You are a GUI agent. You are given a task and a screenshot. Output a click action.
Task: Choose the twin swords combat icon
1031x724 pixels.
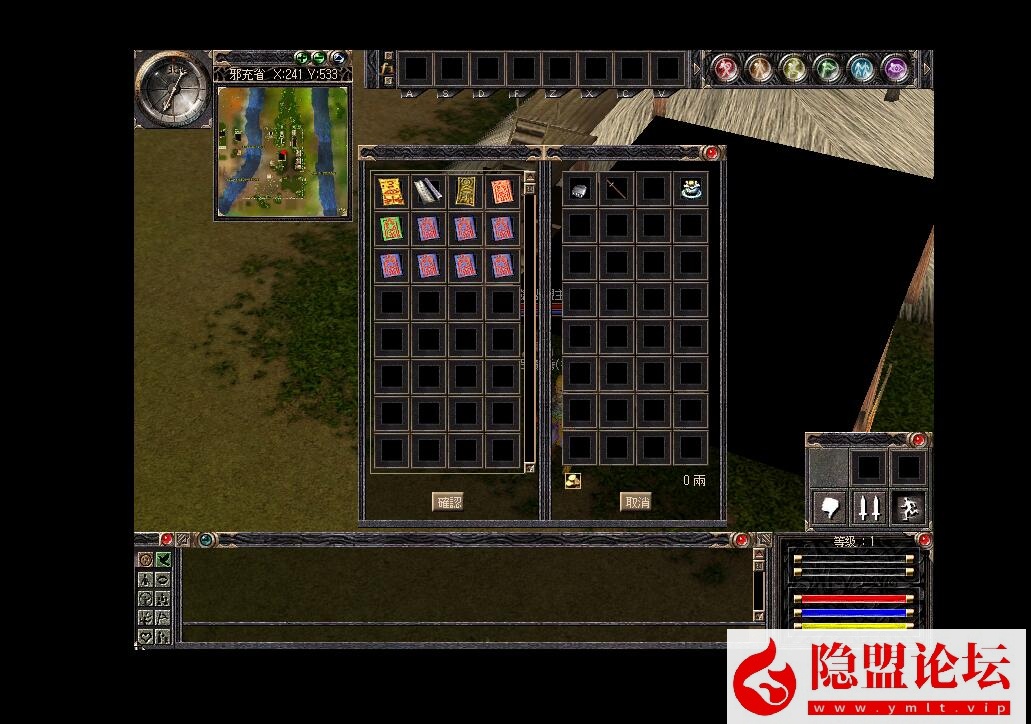868,508
